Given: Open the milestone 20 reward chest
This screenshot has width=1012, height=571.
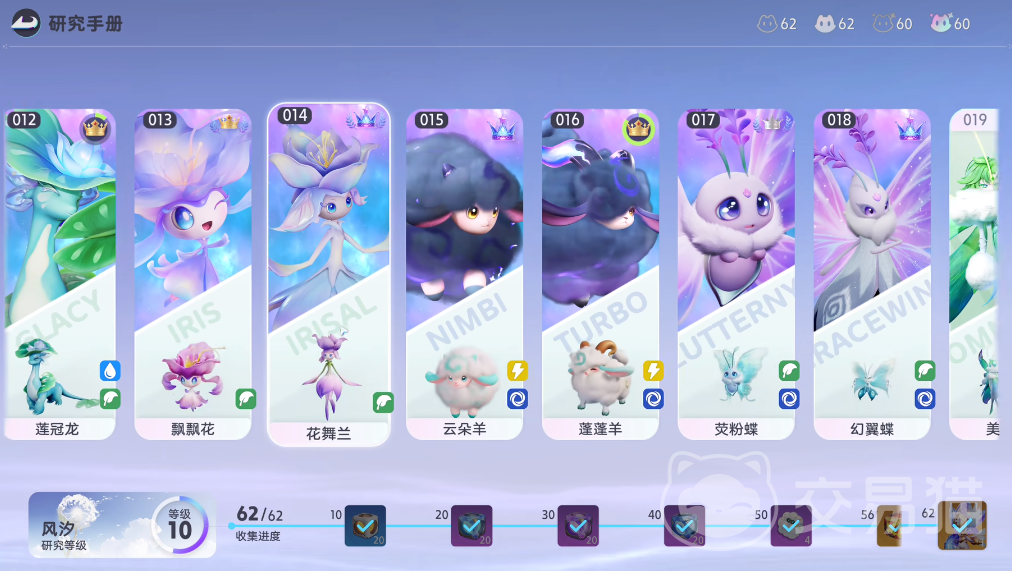Looking at the screenshot, I should click(471, 526).
